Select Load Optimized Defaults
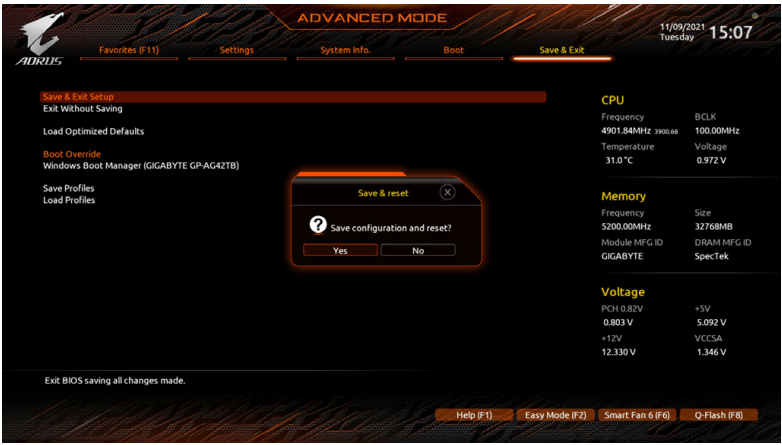Image resolution: width=782 pixels, height=445 pixels. [93, 131]
